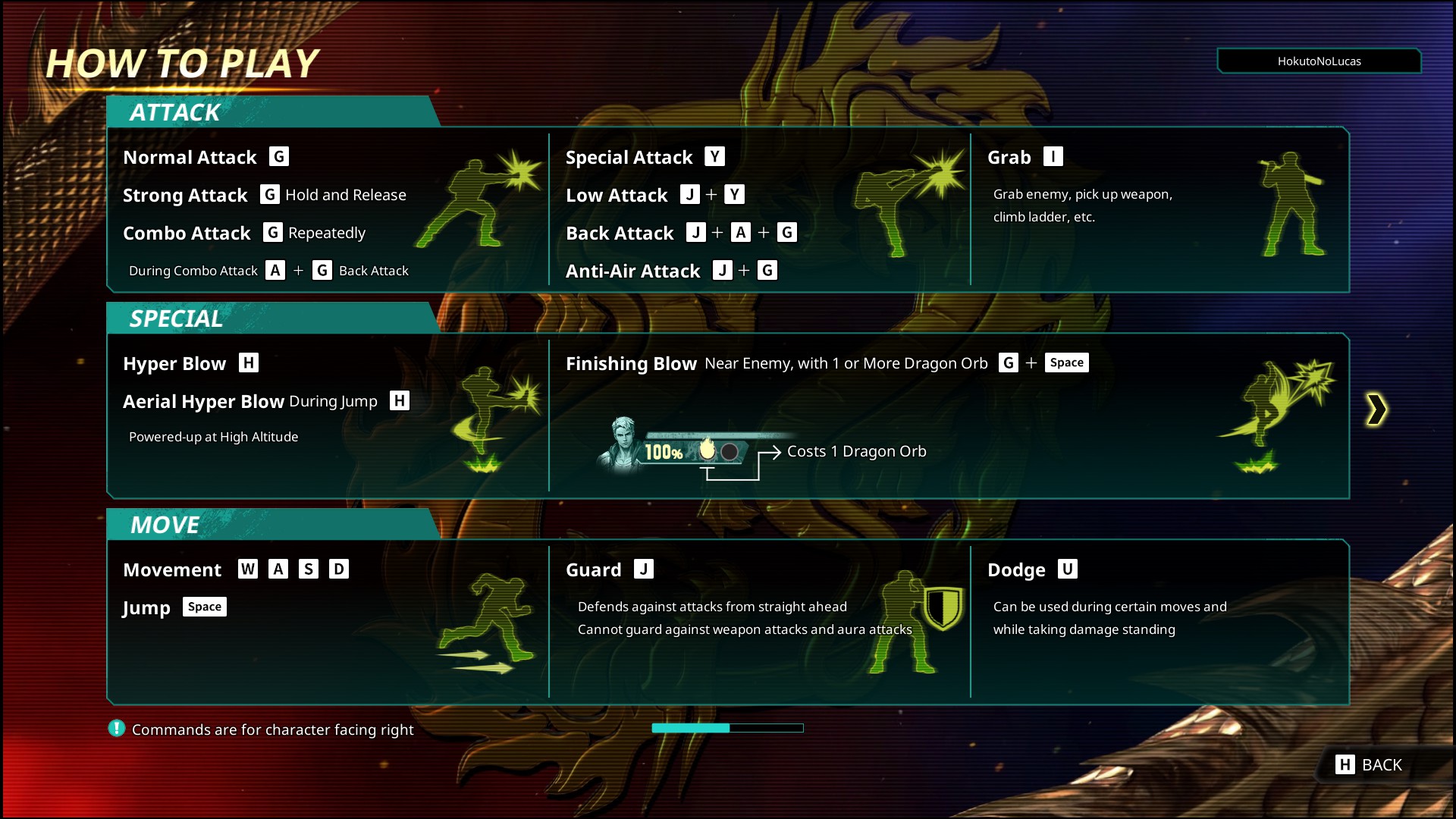Click the G key badge beside Normal Attack

(x=278, y=156)
